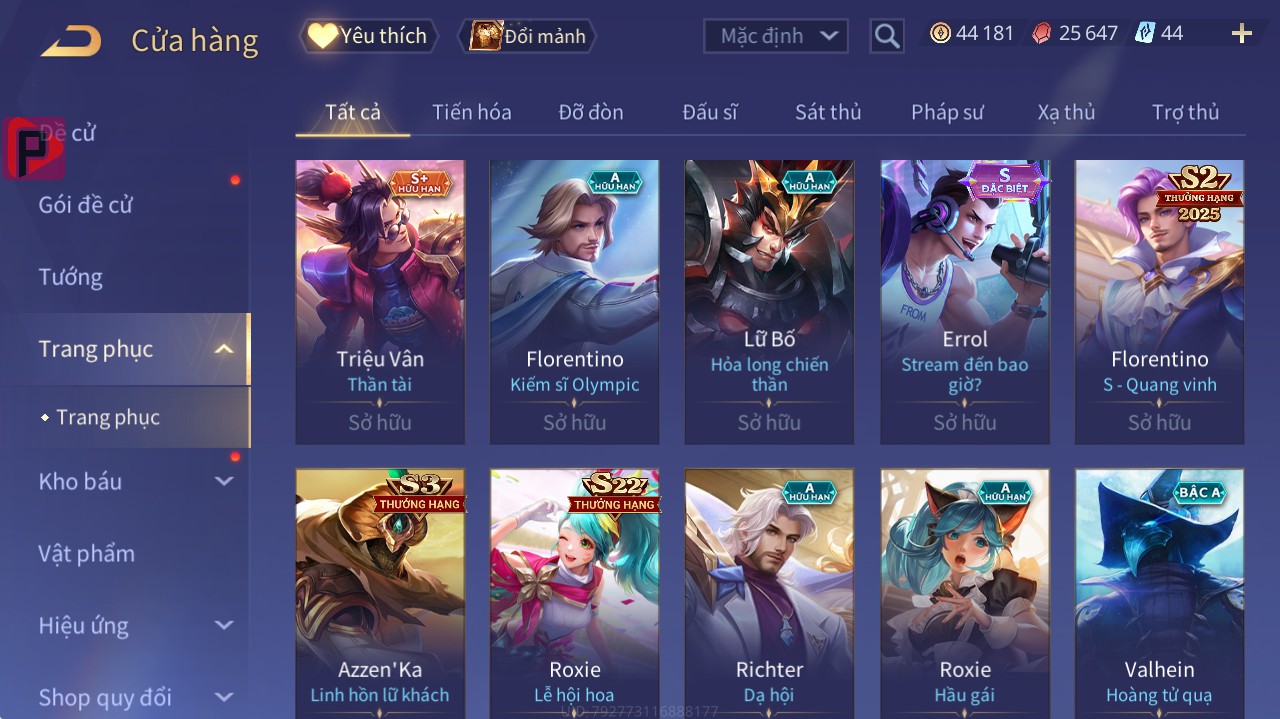Go back using the return arrow
This screenshot has height=719, width=1280.
(71, 41)
